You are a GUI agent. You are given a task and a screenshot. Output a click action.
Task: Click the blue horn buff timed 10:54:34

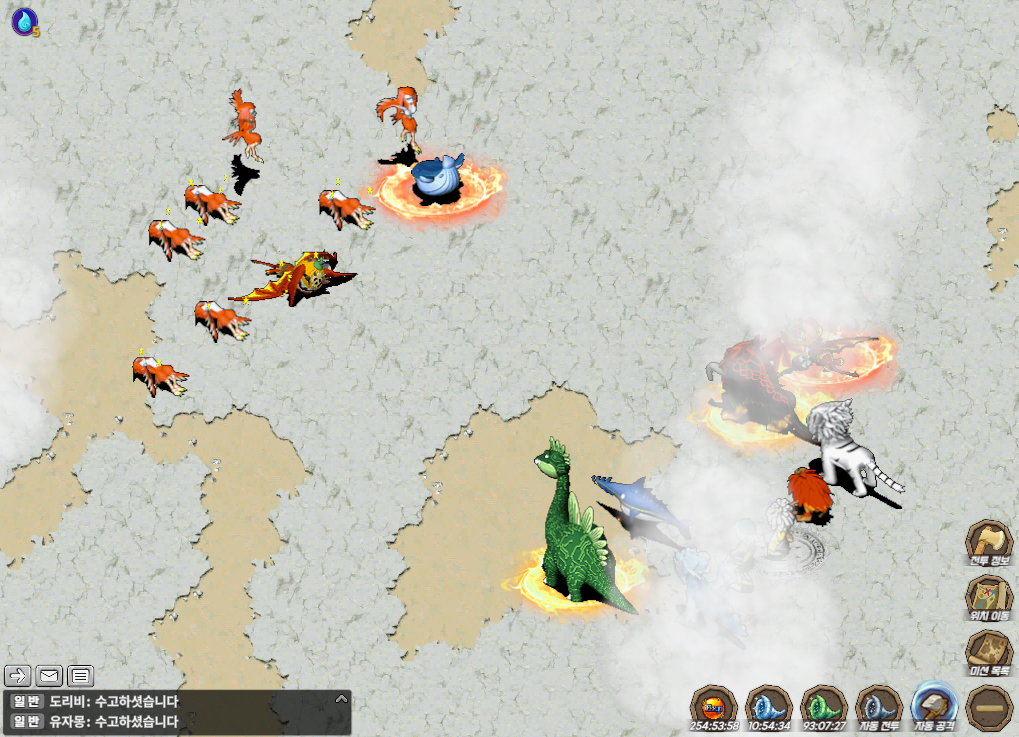point(769,706)
